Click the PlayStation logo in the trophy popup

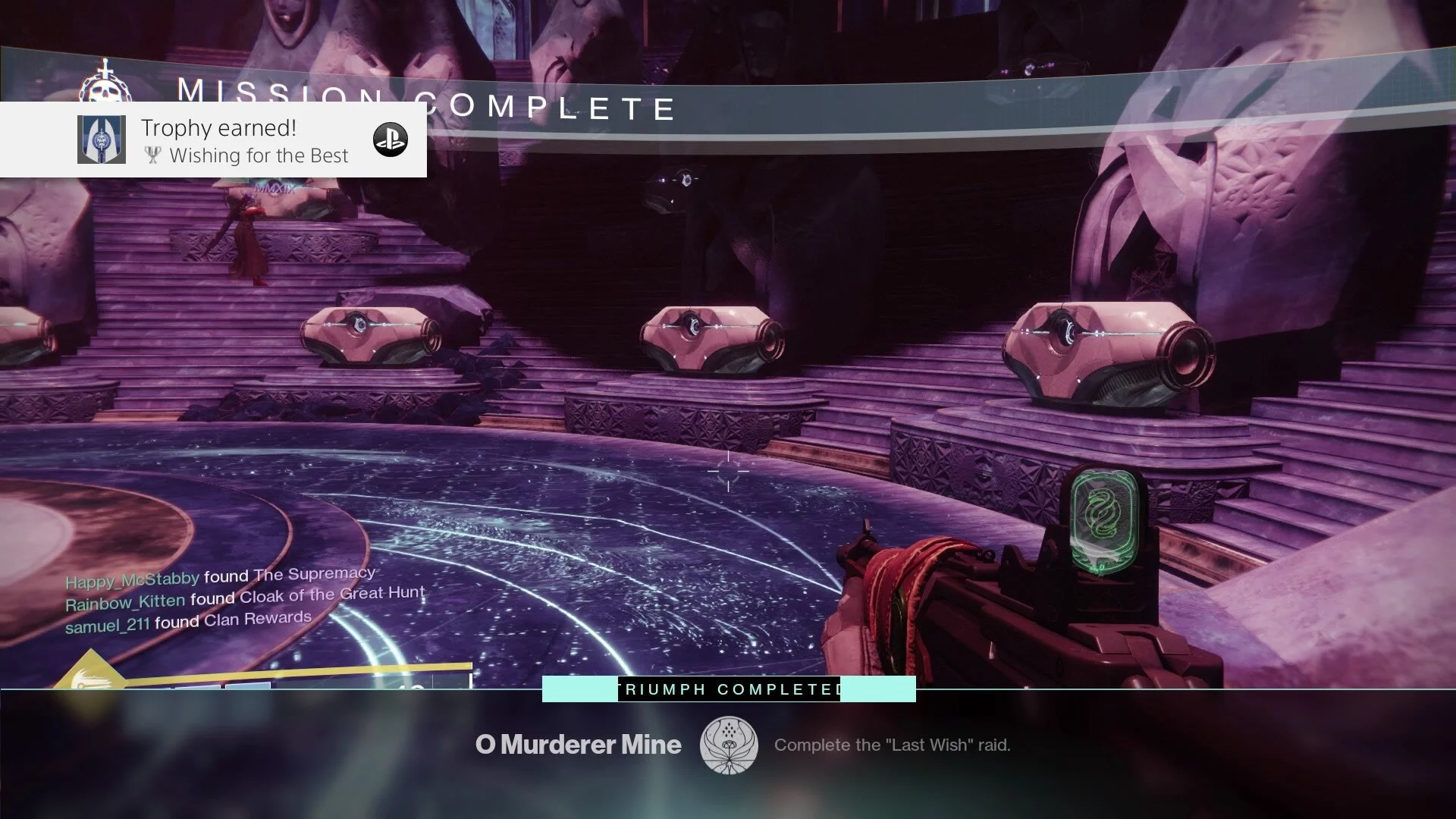[x=391, y=140]
